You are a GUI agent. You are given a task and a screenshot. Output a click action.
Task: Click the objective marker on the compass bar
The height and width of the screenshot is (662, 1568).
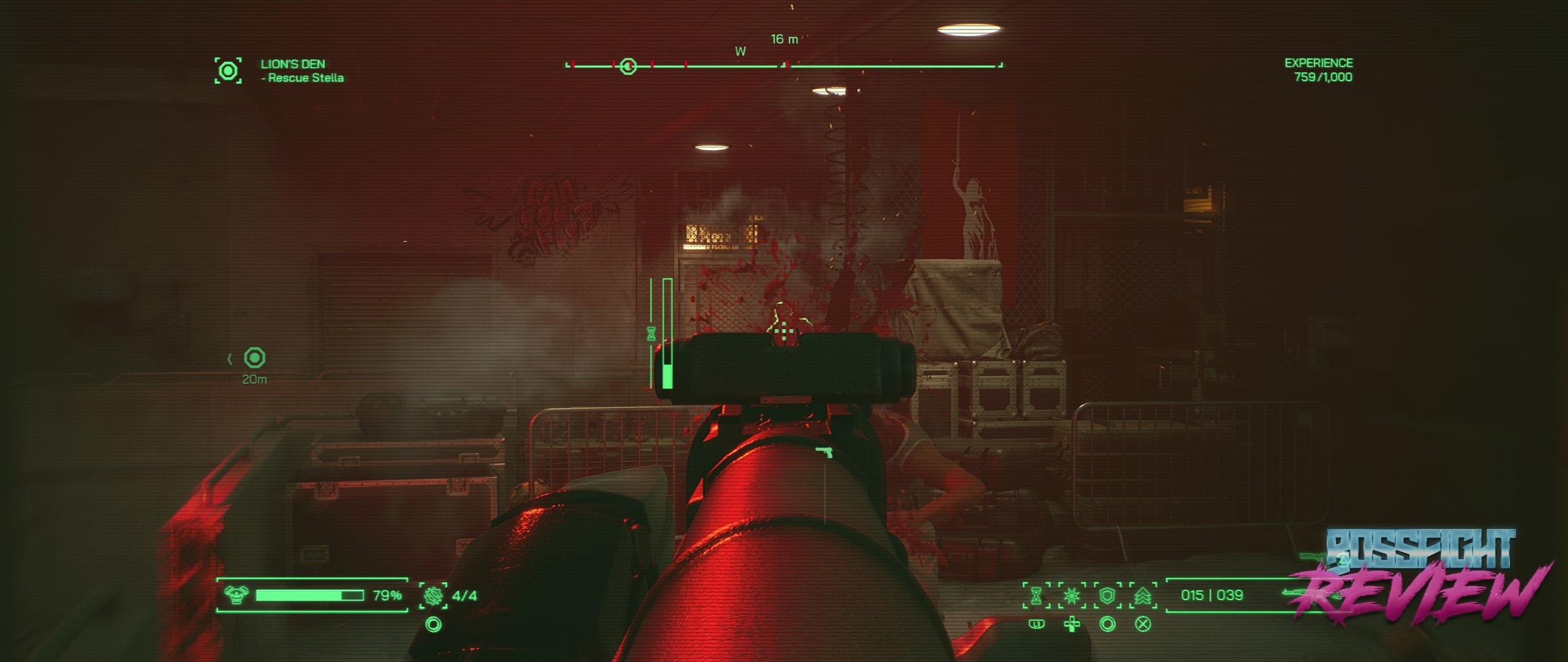628,66
